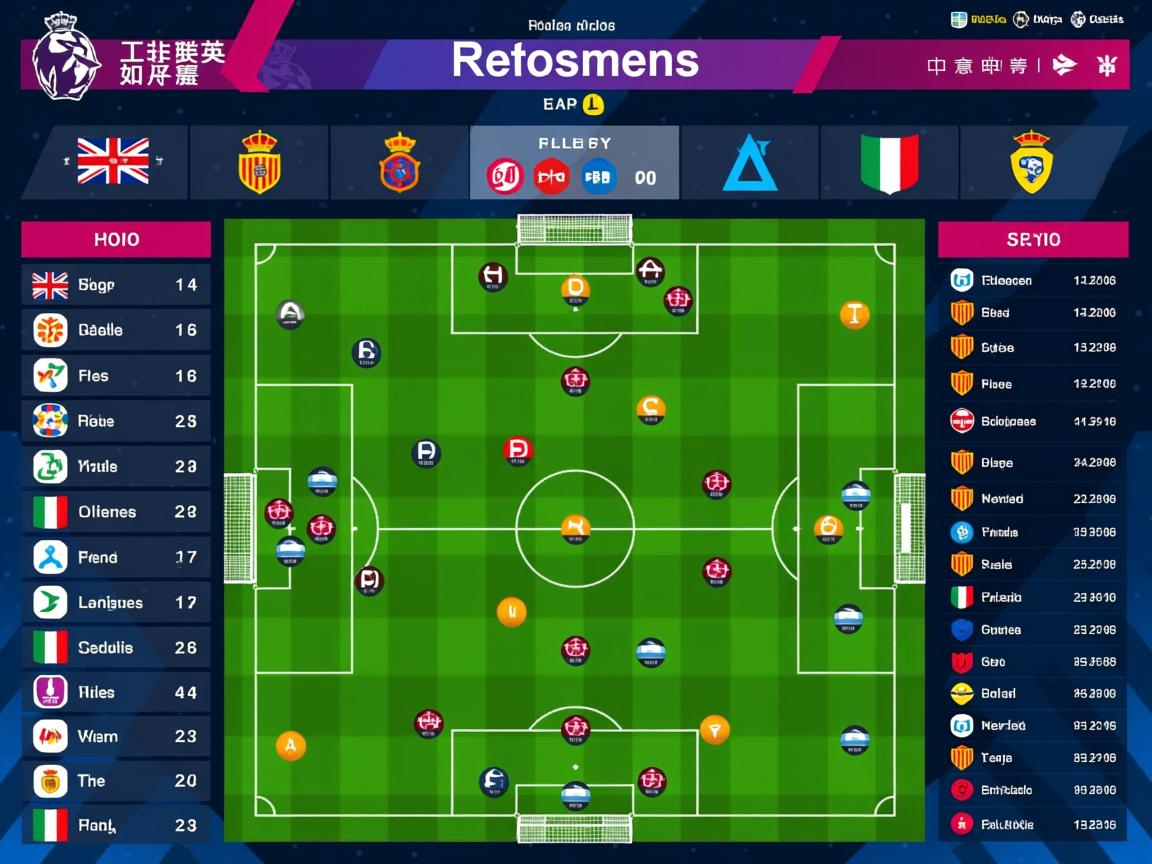The image size is (1152, 864).
Task: Select the yellow crest with blue face tile
Action: pyautogui.click(x=1031, y=162)
